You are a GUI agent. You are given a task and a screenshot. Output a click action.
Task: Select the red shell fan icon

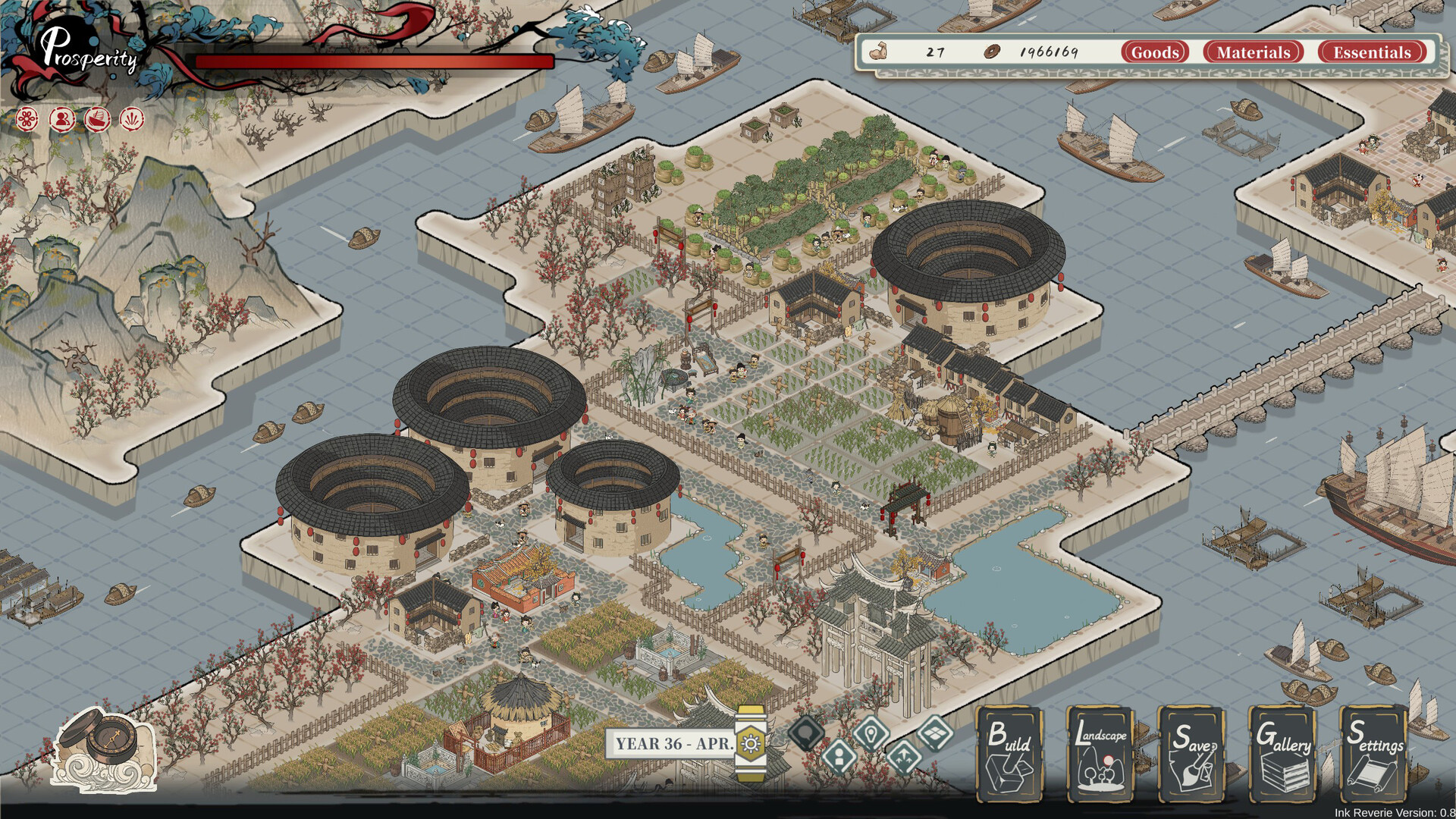[132, 119]
